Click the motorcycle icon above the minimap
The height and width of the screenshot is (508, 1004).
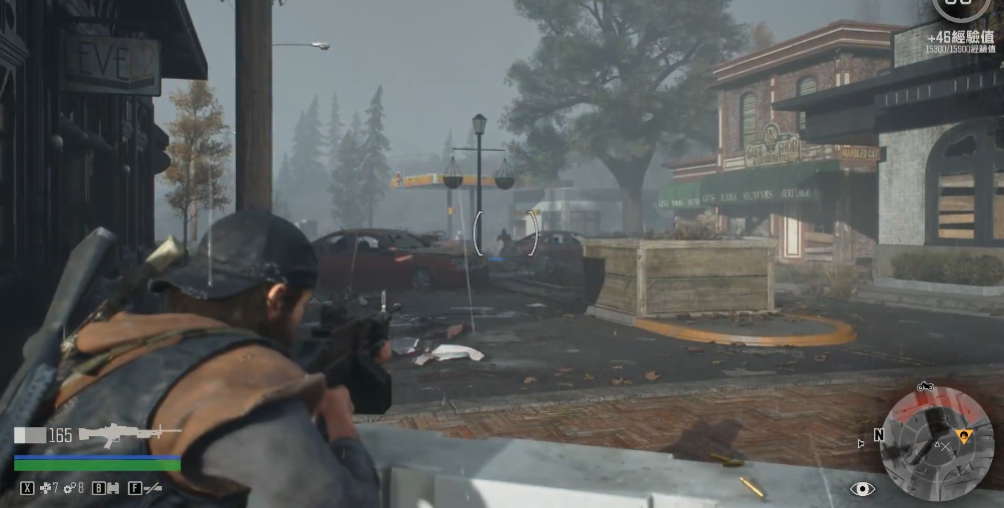pyautogui.click(x=924, y=386)
